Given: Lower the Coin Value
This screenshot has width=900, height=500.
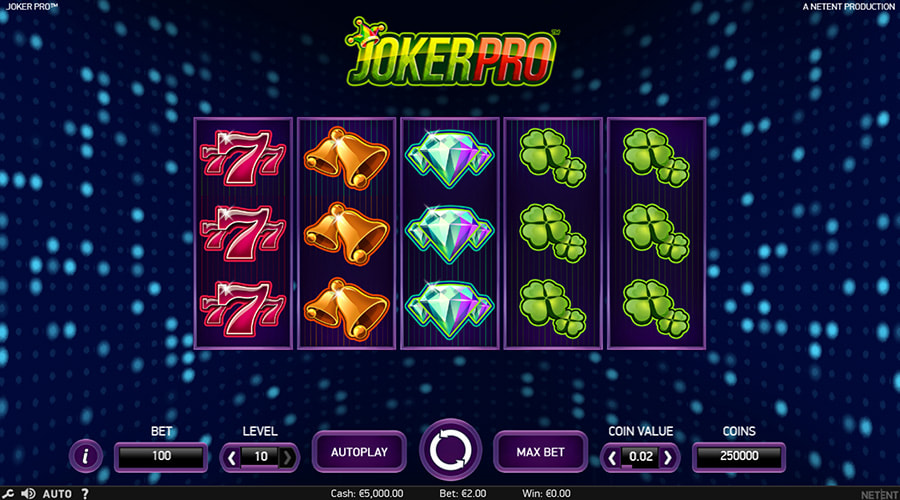Looking at the screenshot, I should coord(612,457).
